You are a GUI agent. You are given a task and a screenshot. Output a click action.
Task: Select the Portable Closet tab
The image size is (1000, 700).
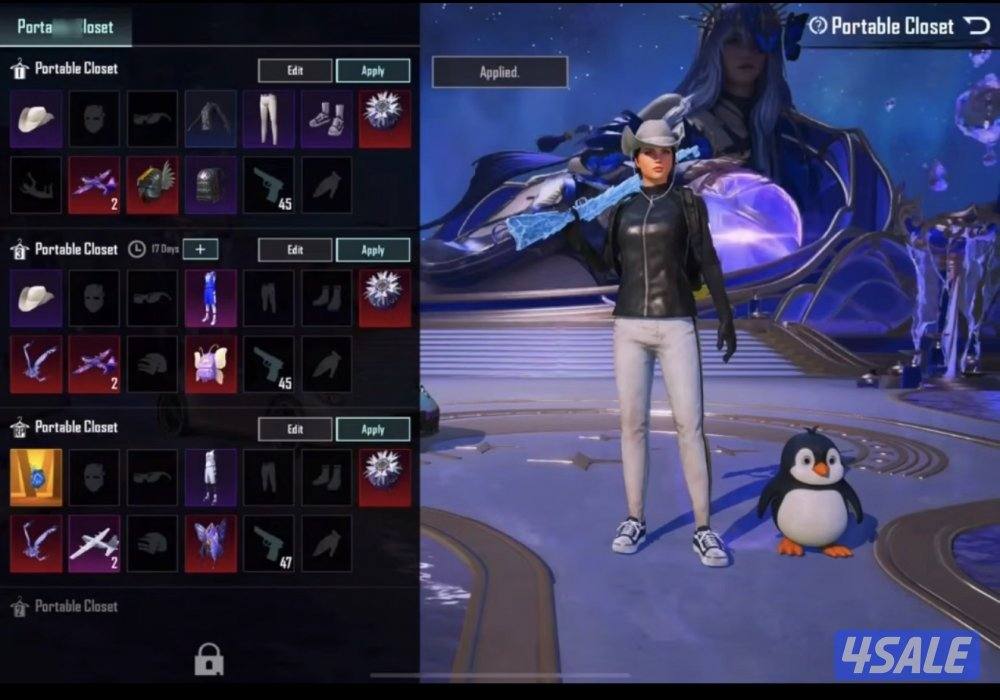65,27
